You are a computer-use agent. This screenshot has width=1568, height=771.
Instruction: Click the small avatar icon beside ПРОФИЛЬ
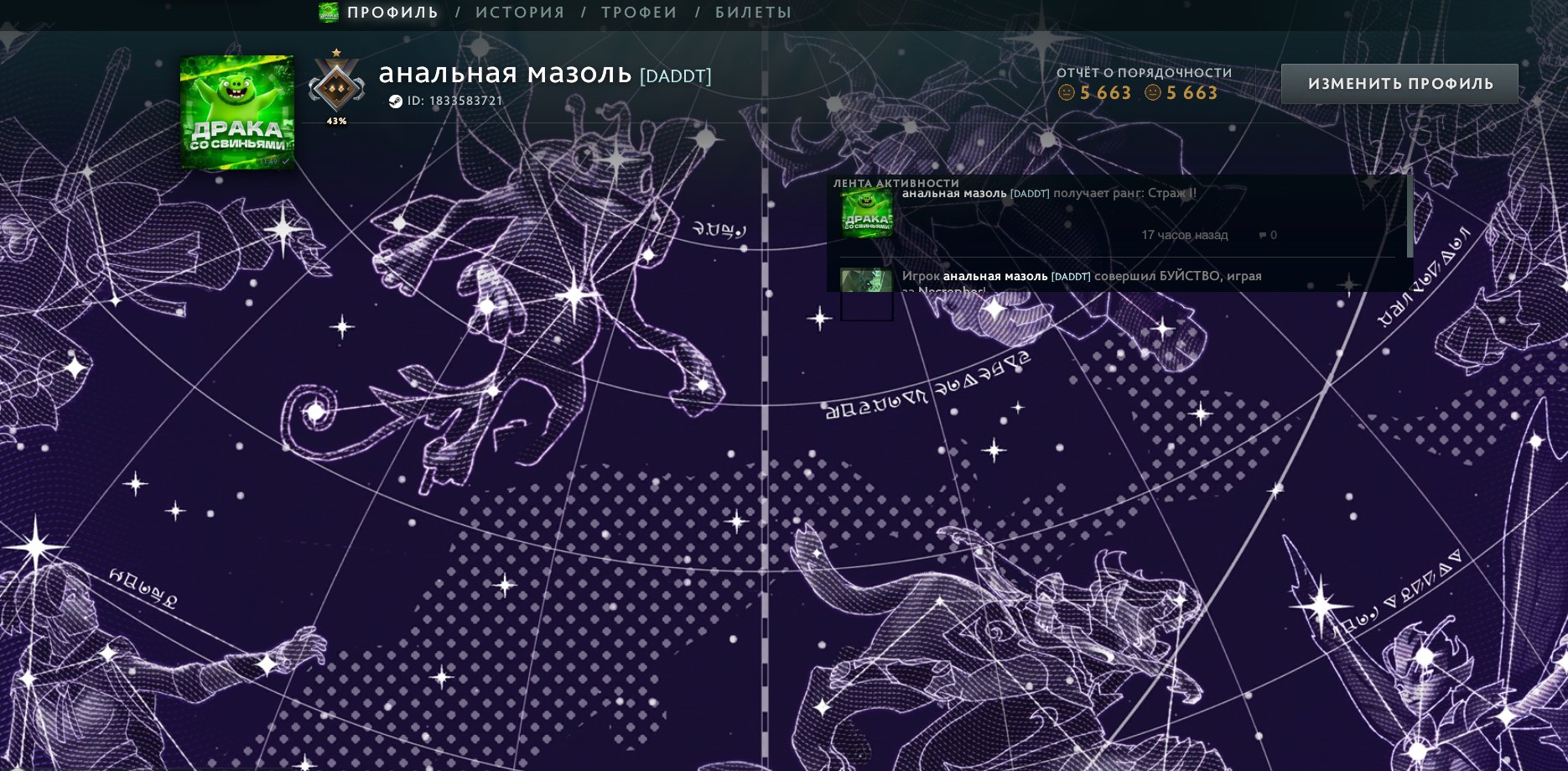[327, 13]
